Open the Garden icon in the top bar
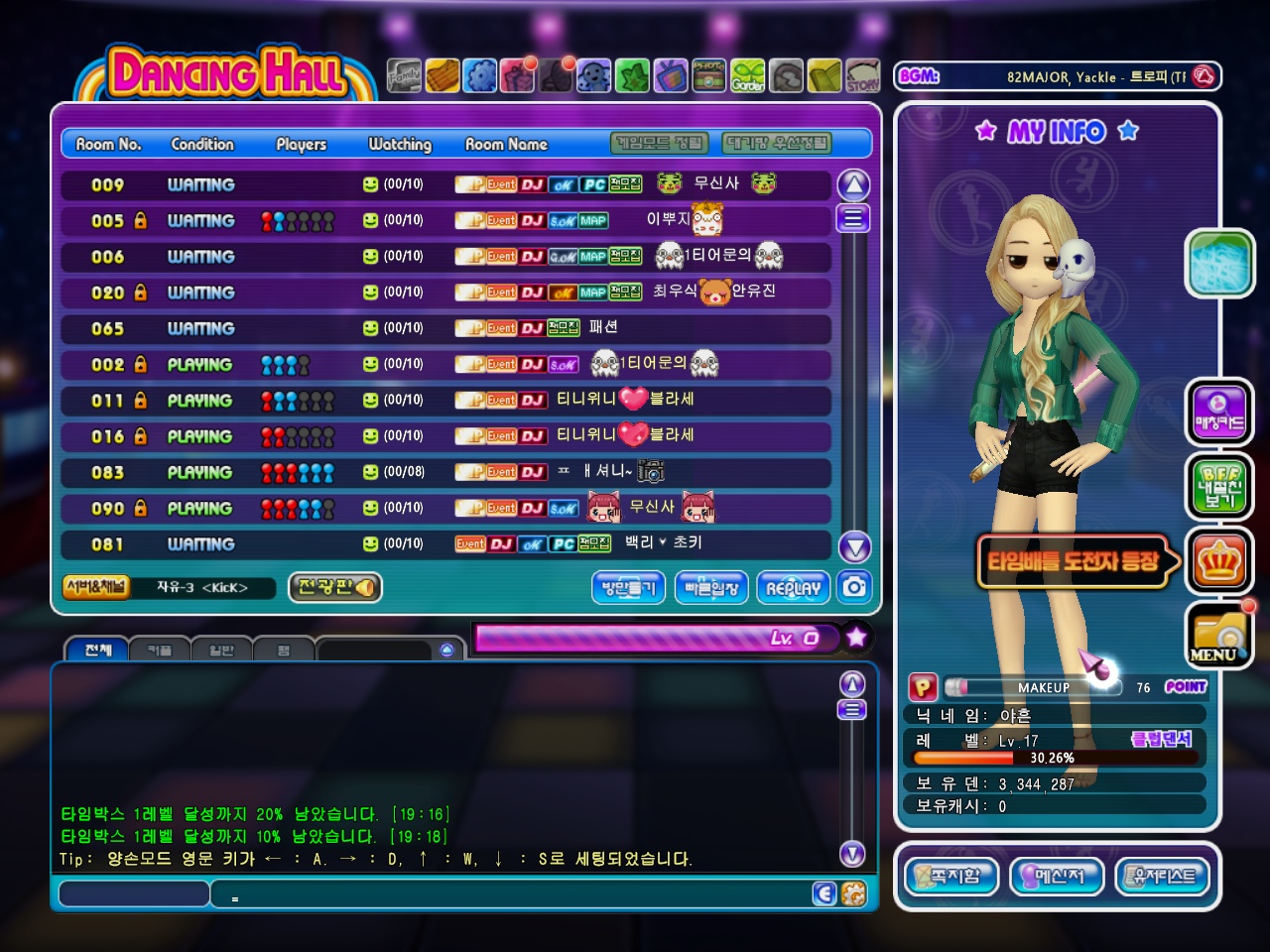Screen dimensions: 1270x952 point(748,75)
